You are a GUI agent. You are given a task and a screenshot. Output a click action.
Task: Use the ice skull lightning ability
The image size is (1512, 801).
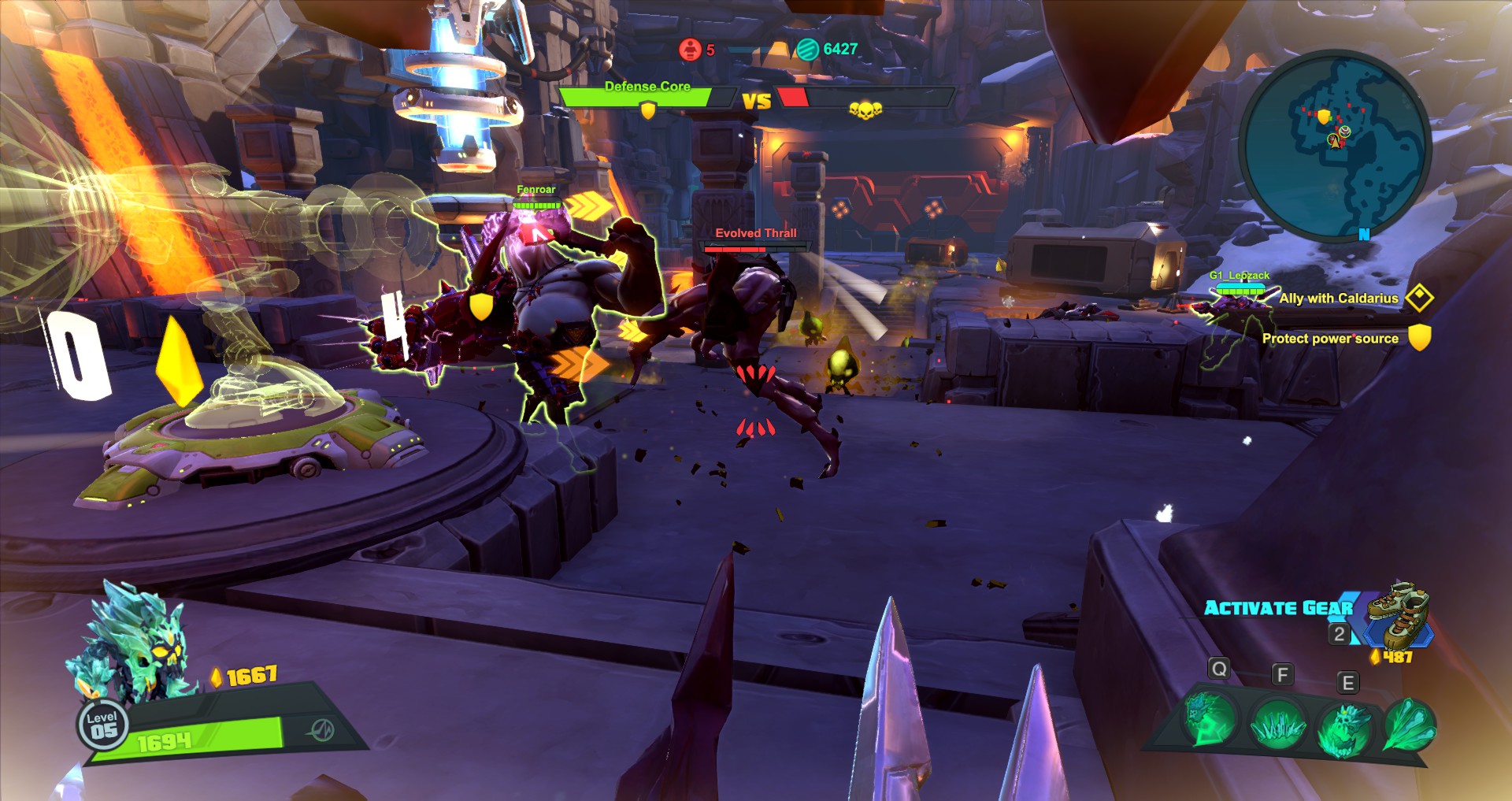click(x=1209, y=719)
